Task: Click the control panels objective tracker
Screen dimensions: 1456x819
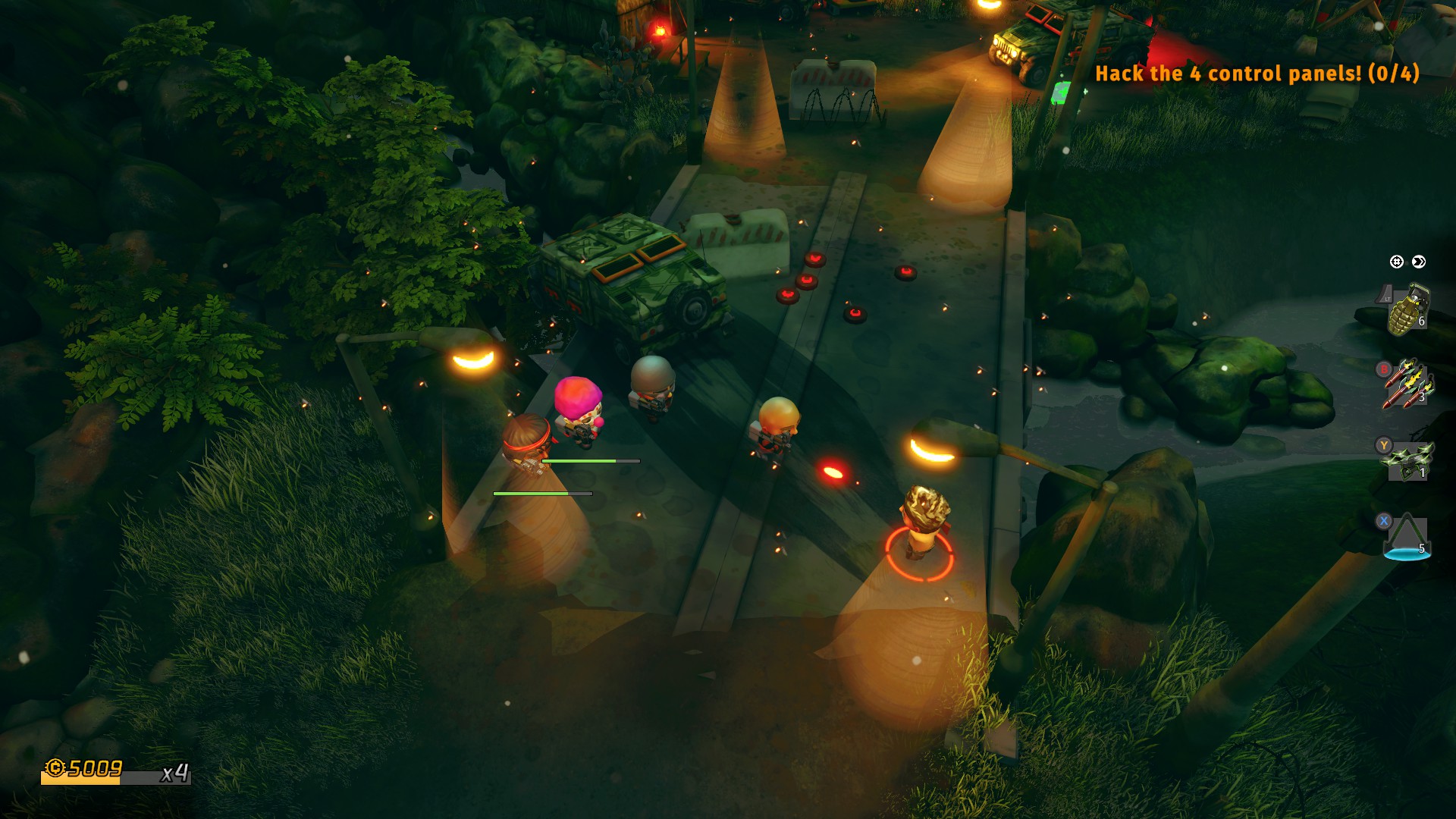Action: pos(1257,74)
